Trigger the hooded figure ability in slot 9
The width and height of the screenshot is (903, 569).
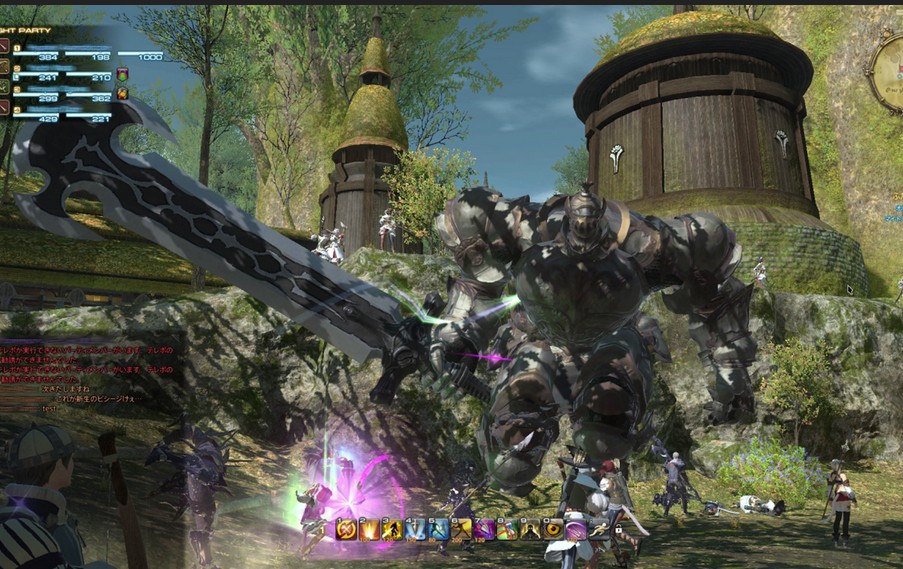[x=530, y=529]
